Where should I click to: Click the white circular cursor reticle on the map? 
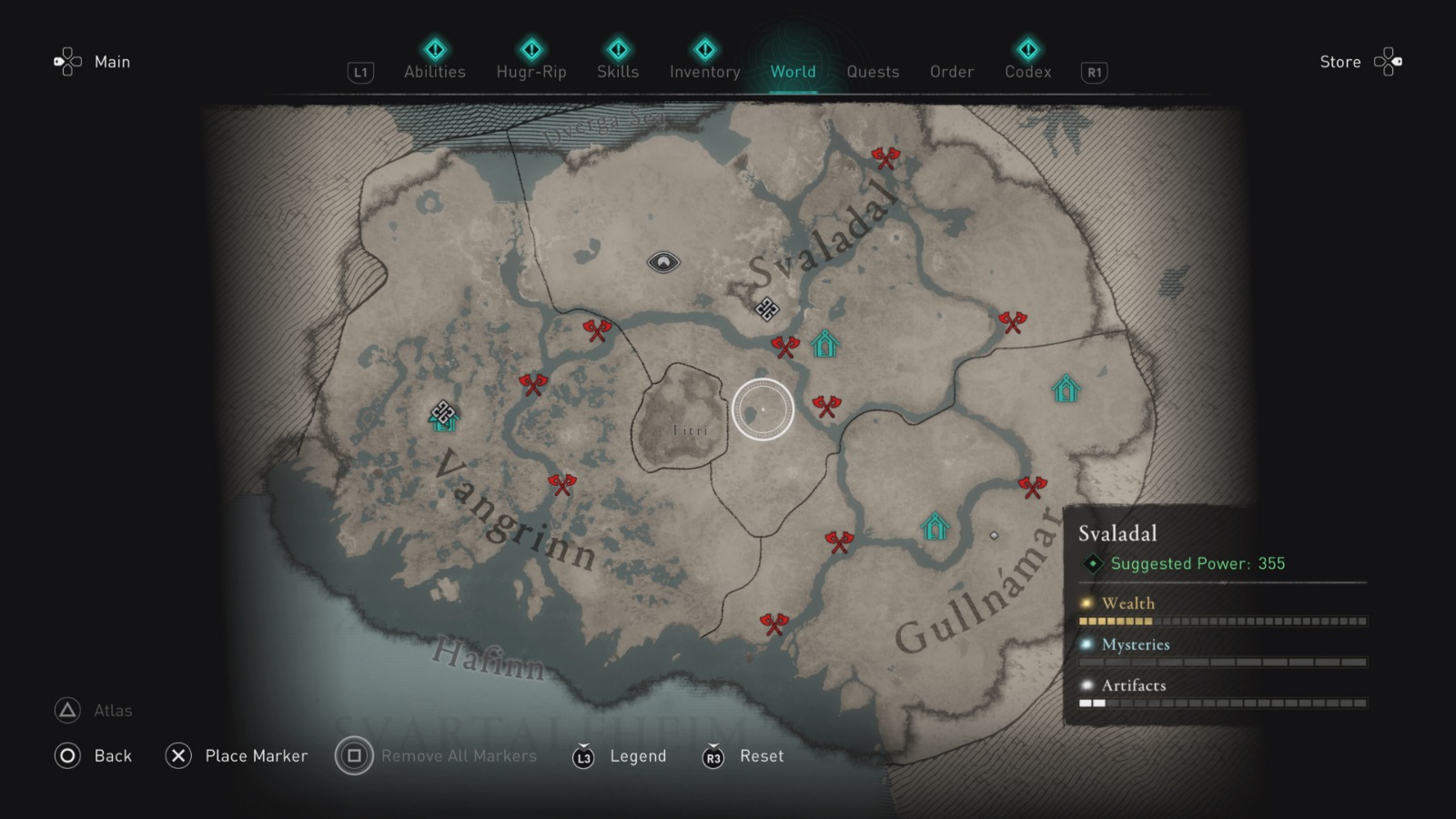point(763,409)
